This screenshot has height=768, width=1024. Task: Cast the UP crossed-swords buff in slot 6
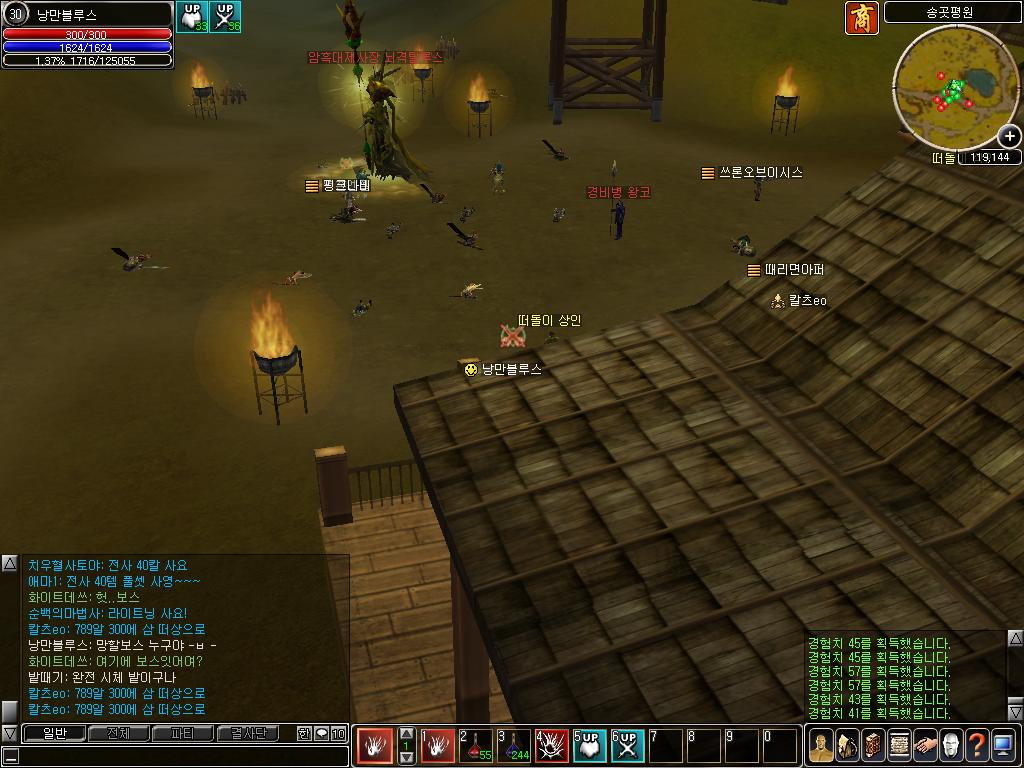click(628, 745)
